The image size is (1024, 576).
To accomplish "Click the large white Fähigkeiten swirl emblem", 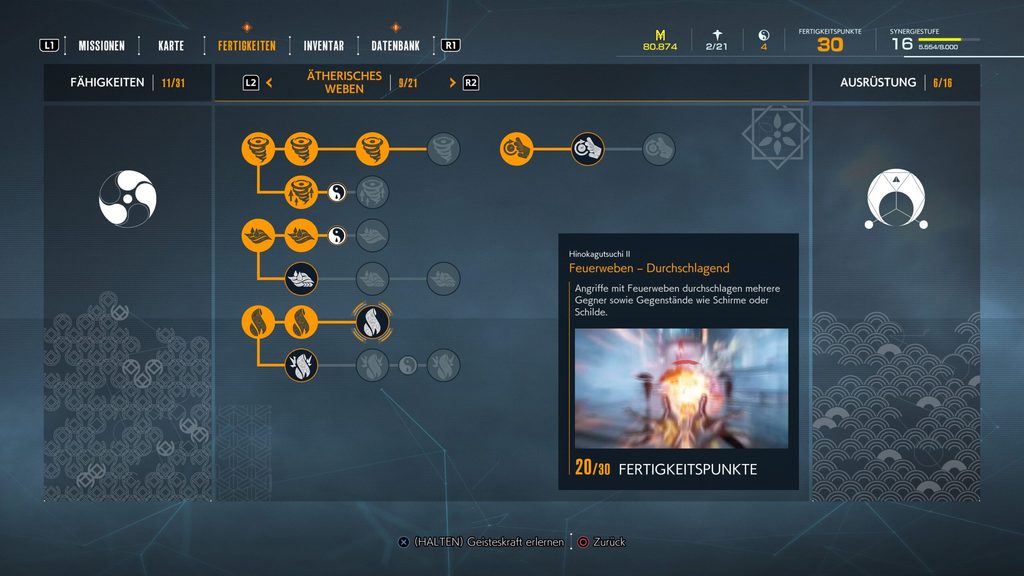I will point(127,196).
